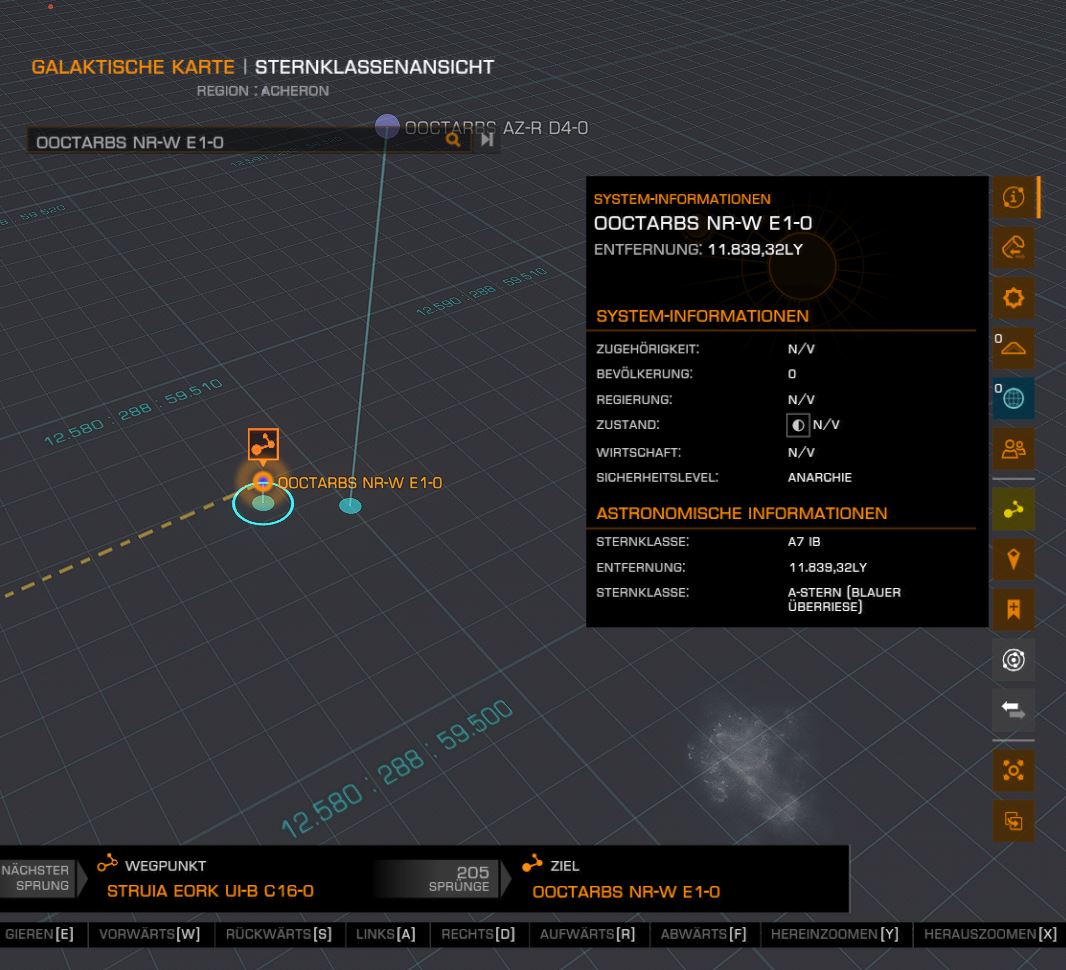
Task: Open the system information tab
Action: (x=1014, y=198)
